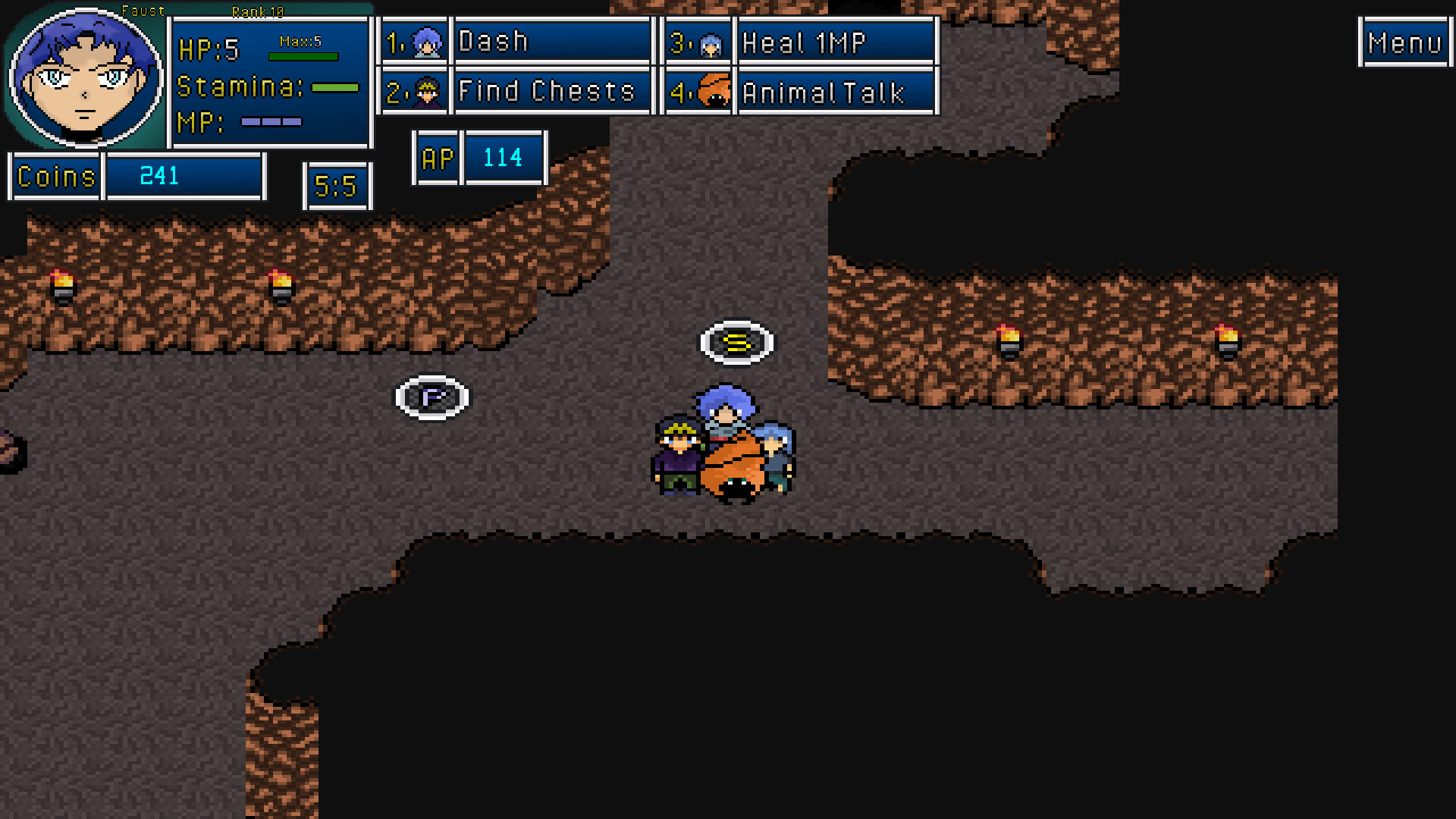This screenshot has height=819, width=1456.
Task: Click the AP counter icon
Action: coord(436,158)
